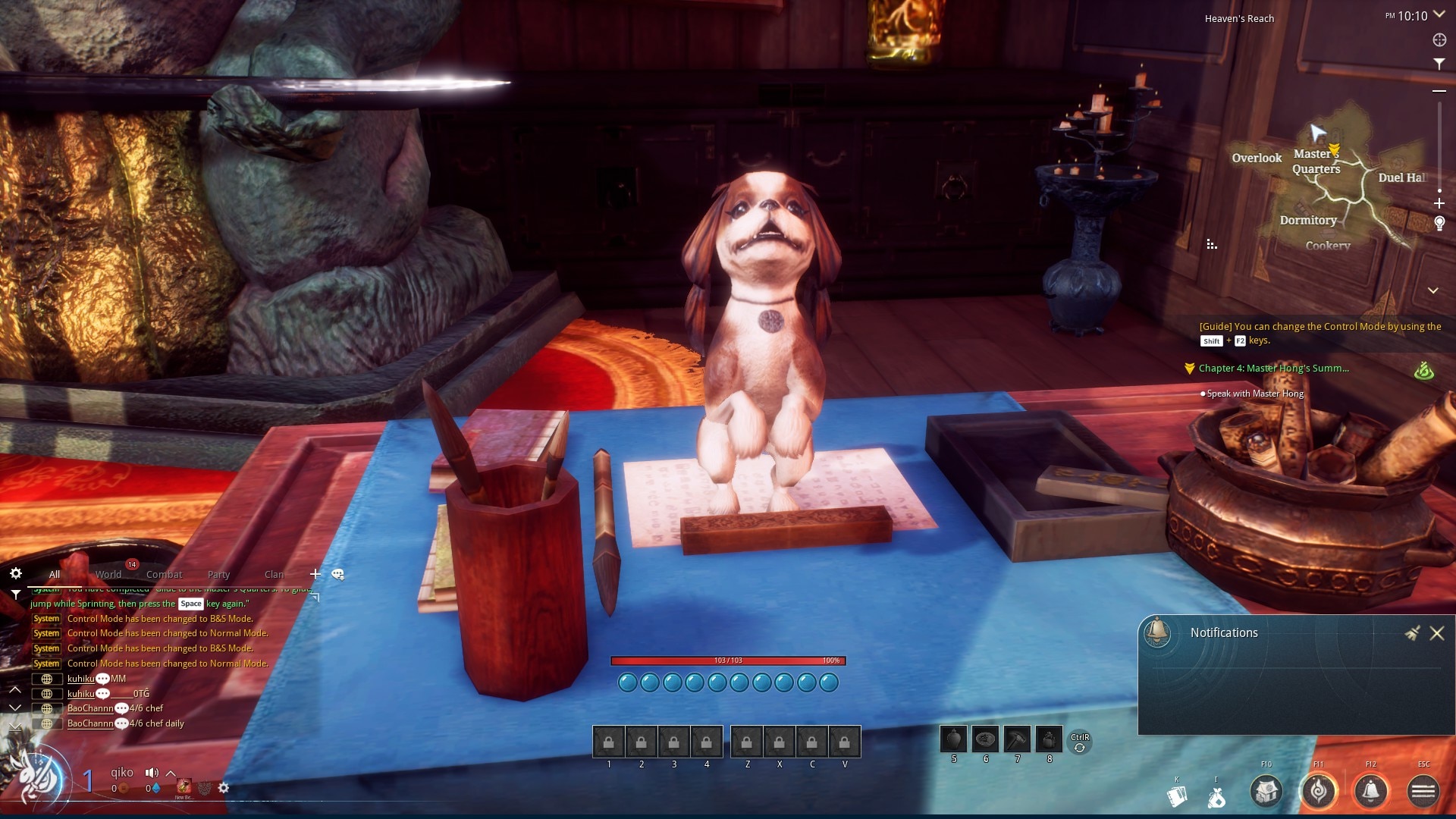
Task: Open the swirl flame menu button
Action: pyautogui.click(x=1319, y=792)
